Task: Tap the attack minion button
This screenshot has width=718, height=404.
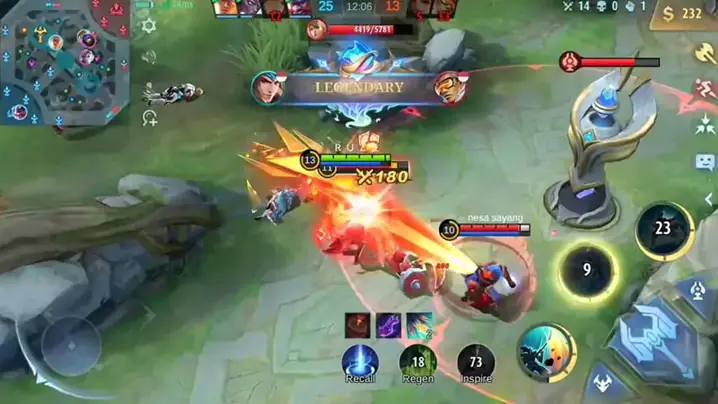Action: 605,382
